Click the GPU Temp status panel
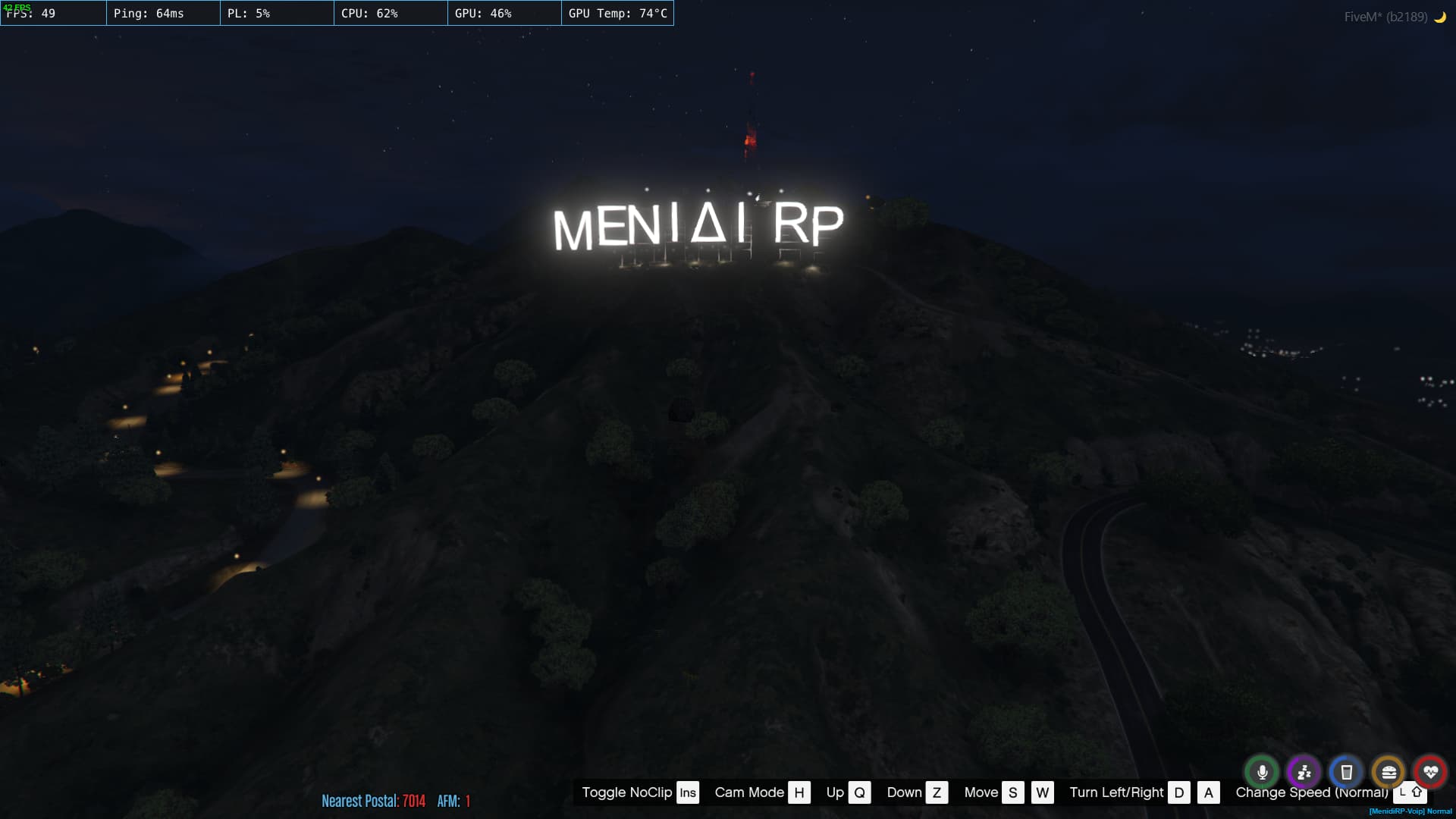Image resolution: width=1456 pixels, height=819 pixels. pos(618,13)
